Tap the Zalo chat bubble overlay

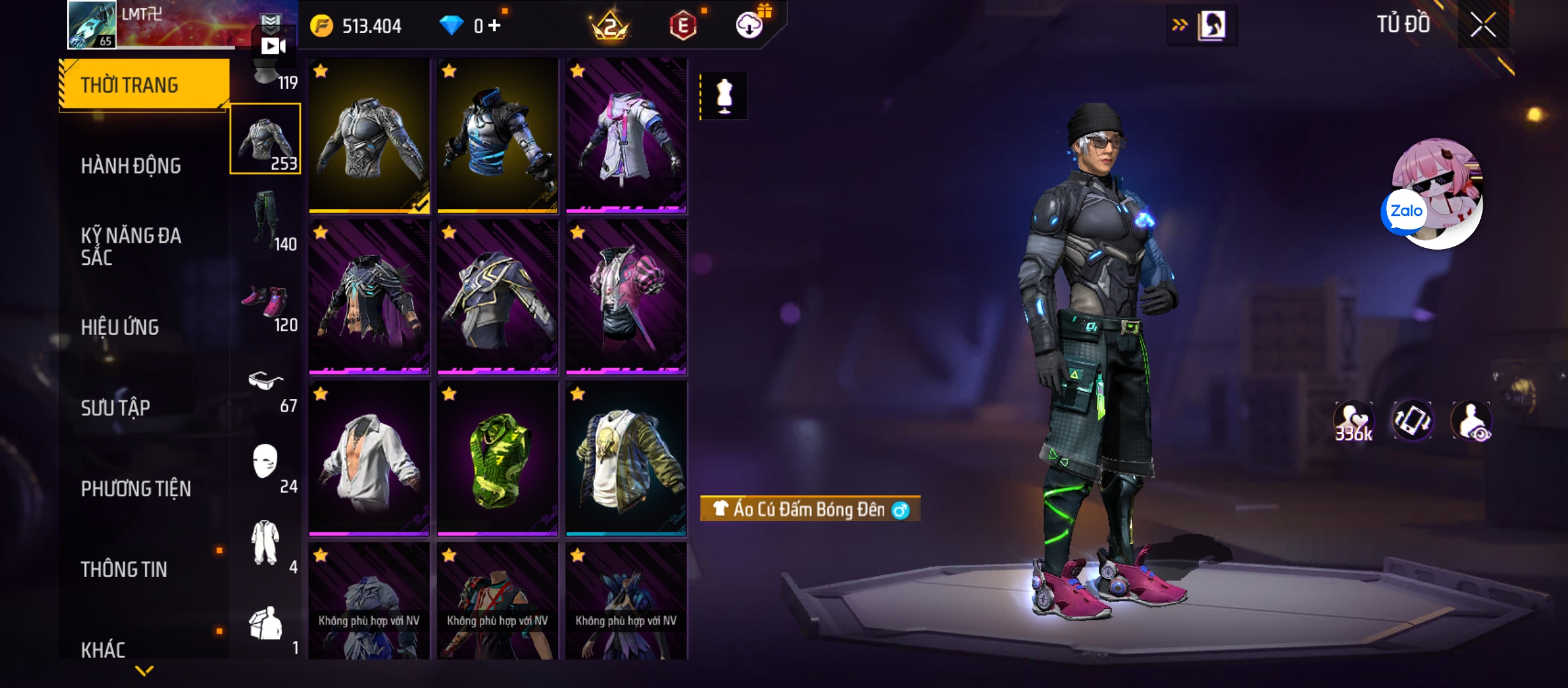pos(1405,211)
